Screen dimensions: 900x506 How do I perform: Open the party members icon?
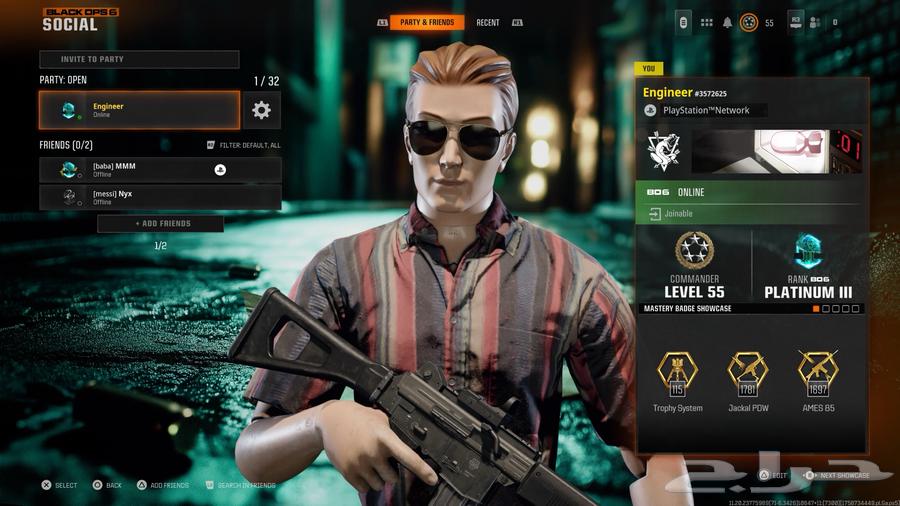click(x=814, y=22)
